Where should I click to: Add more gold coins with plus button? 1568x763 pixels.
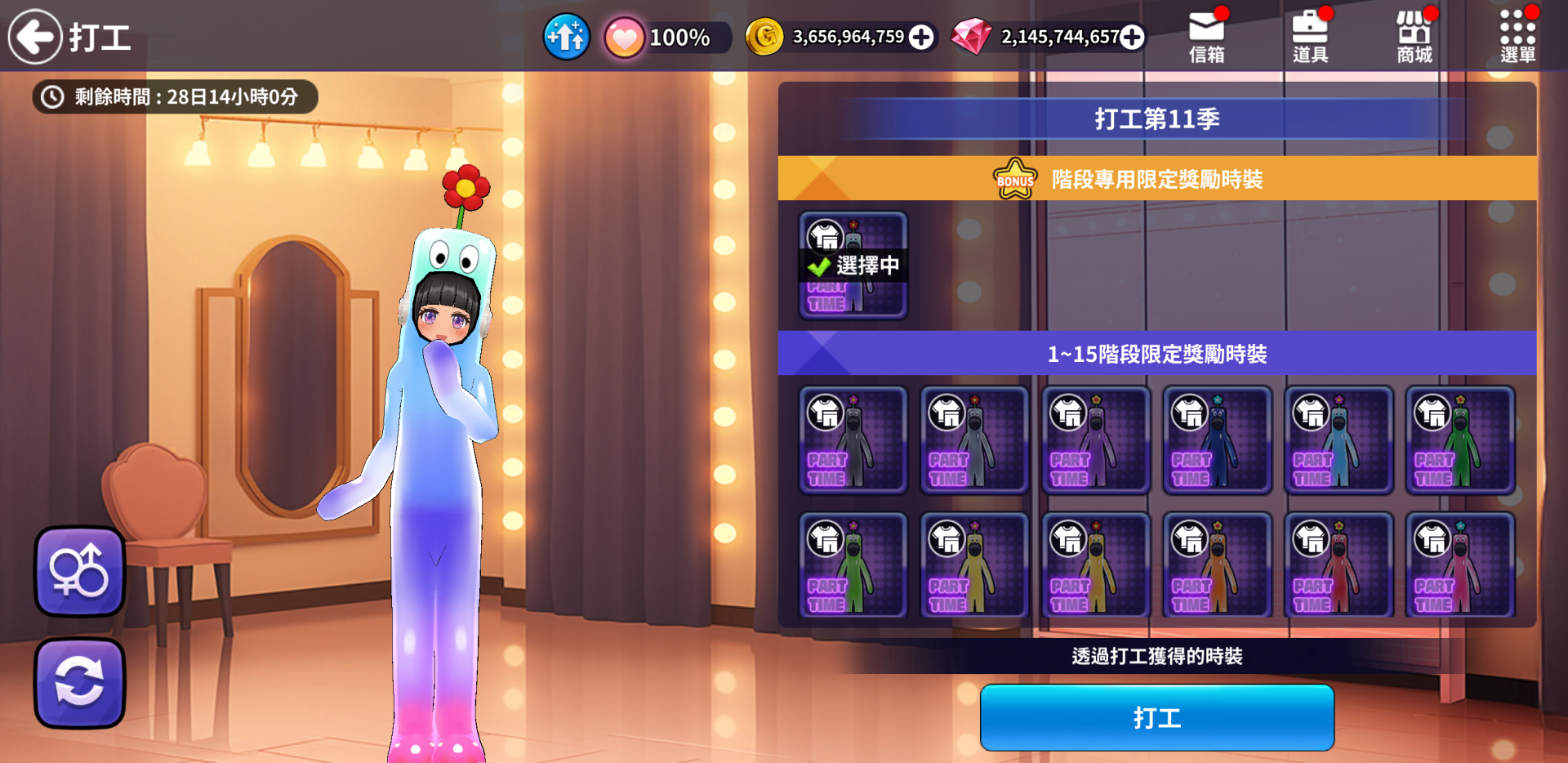pyautogui.click(x=921, y=37)
